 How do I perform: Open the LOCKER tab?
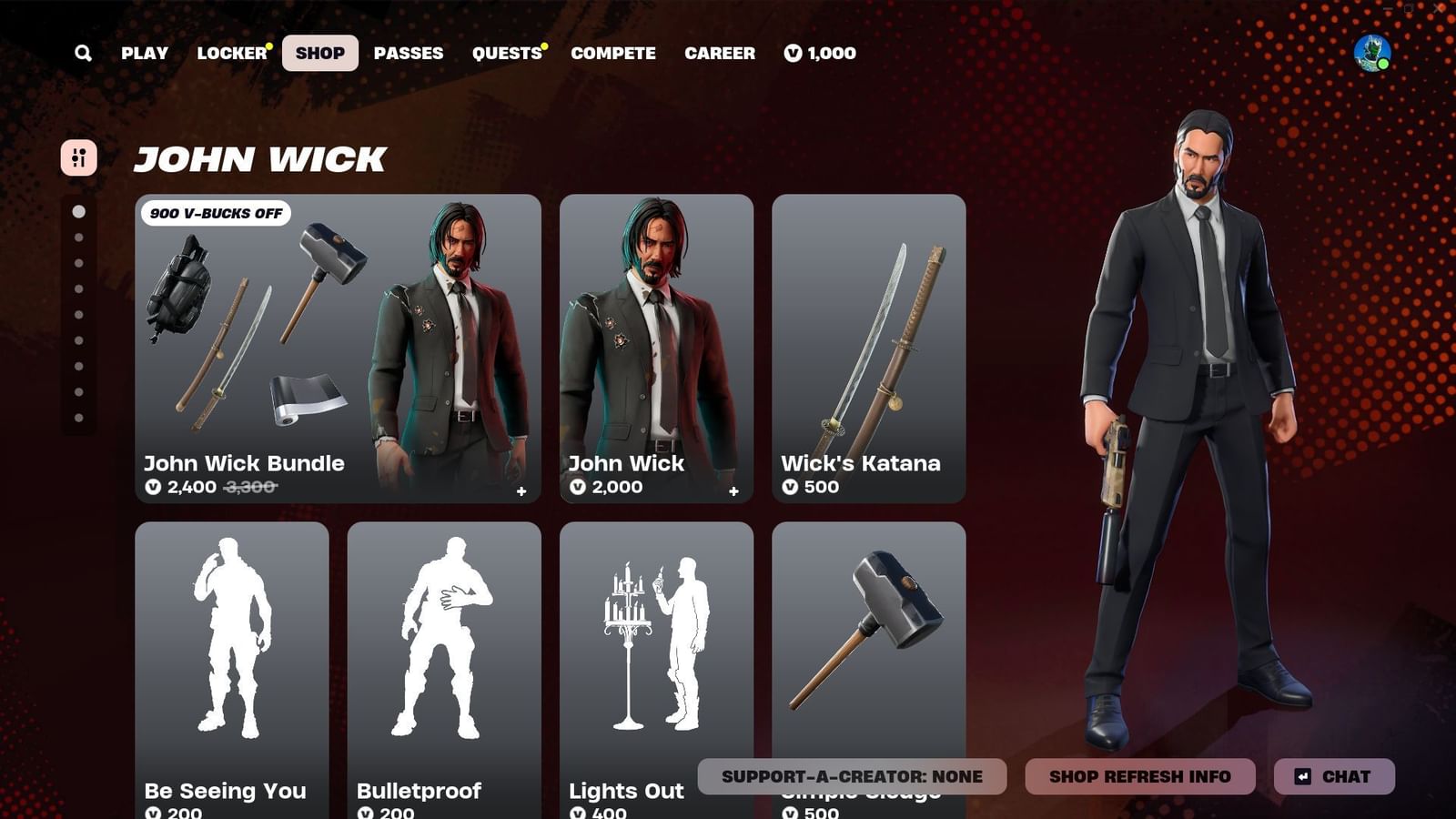click(230, 53)
